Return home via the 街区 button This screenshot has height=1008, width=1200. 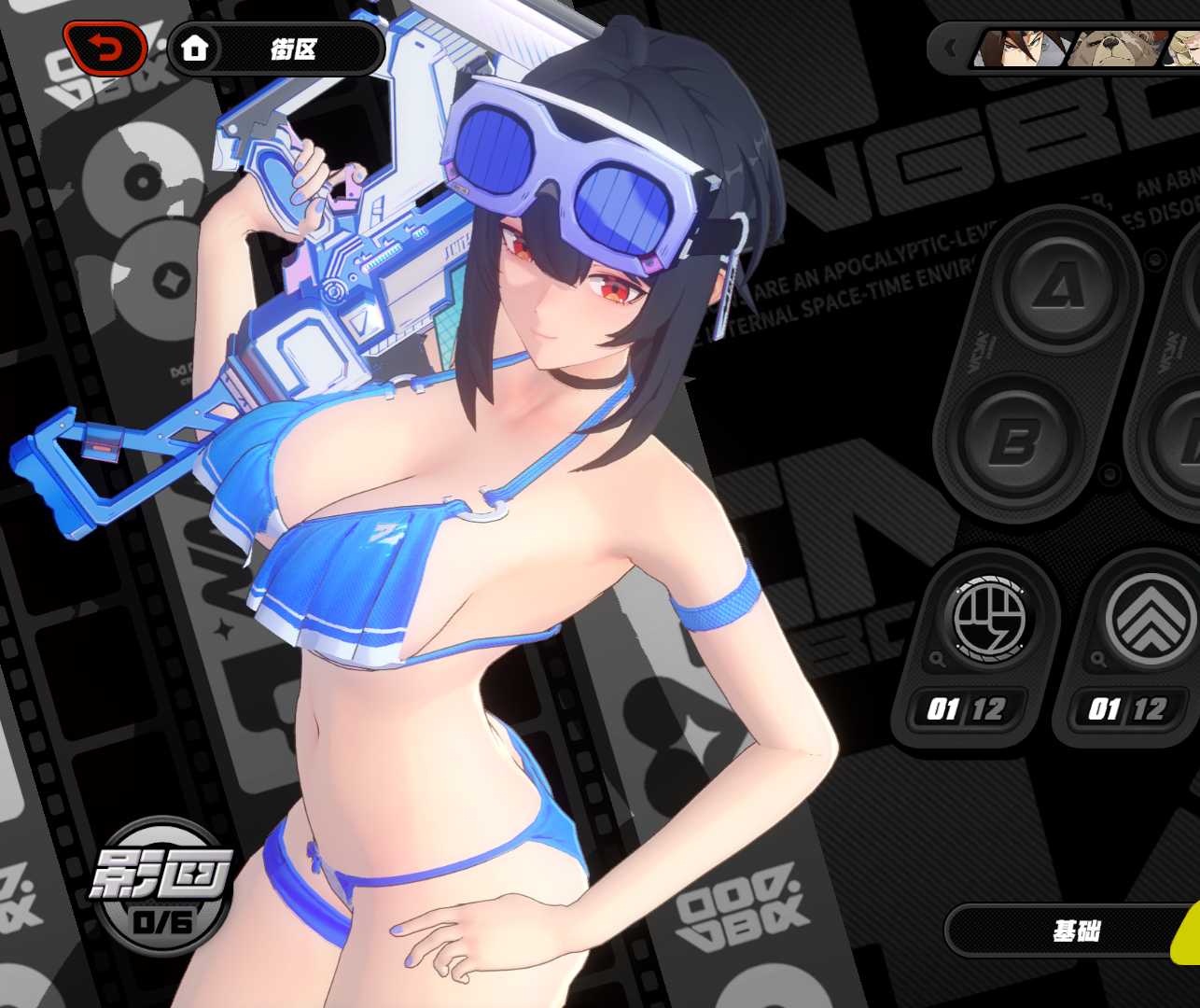point(275,49)
